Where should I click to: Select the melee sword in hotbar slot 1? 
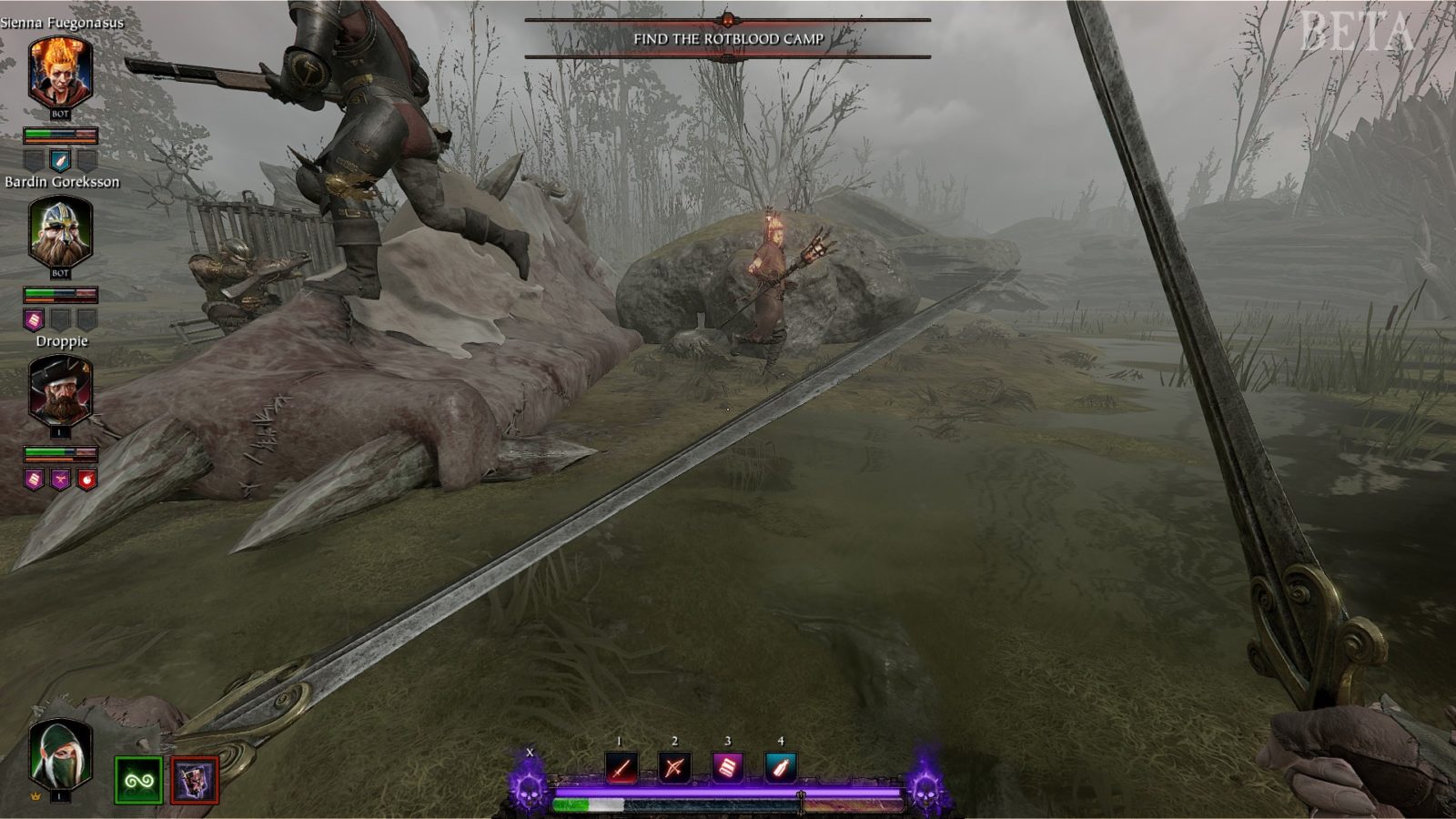621,767
